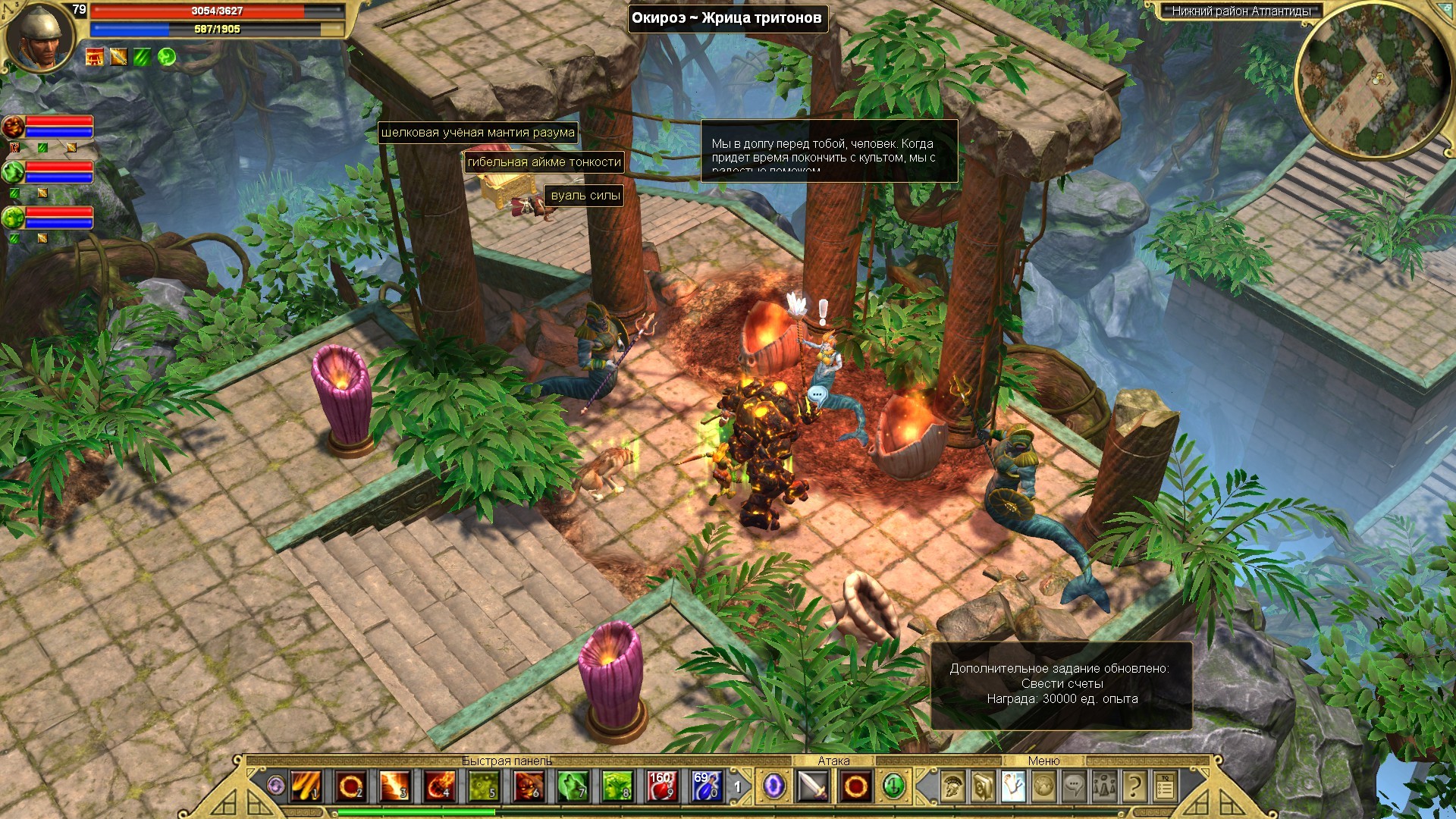Open the character sheet helmet icon
Screen dimensions: 1456x819
(x=952, y=787)
